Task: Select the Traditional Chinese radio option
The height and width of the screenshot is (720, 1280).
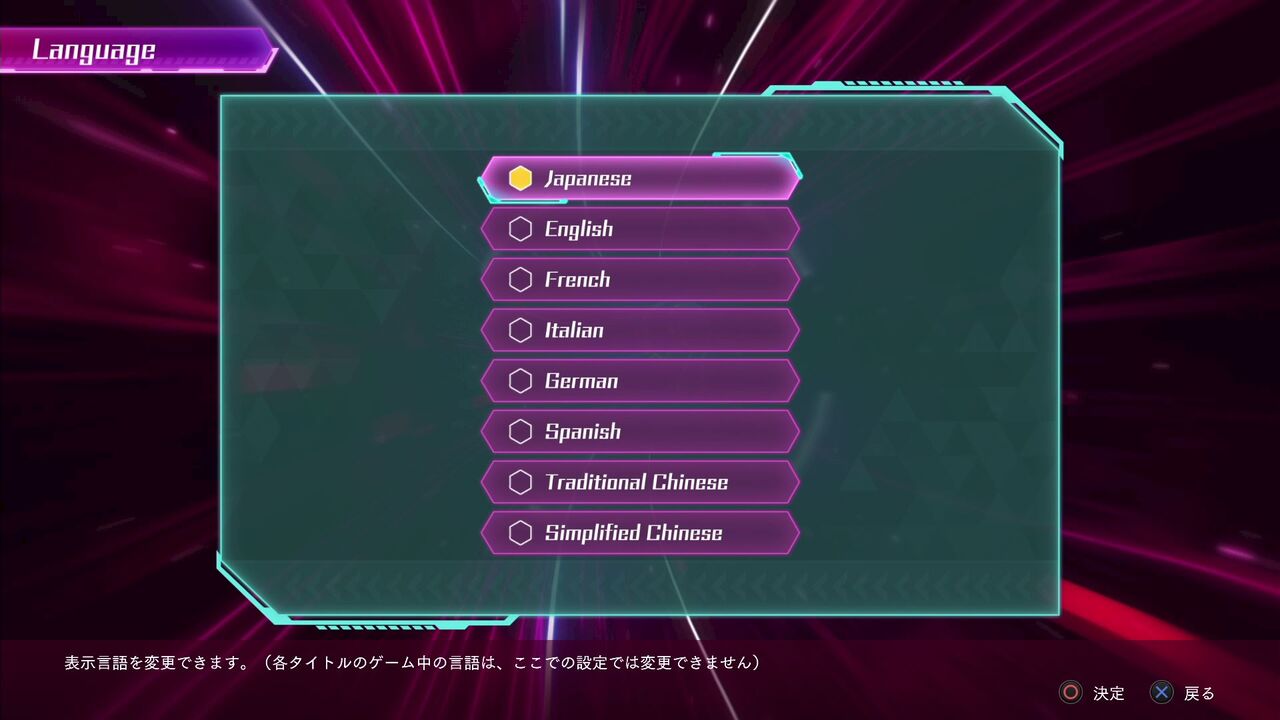Action: click(x=640, y=481)
